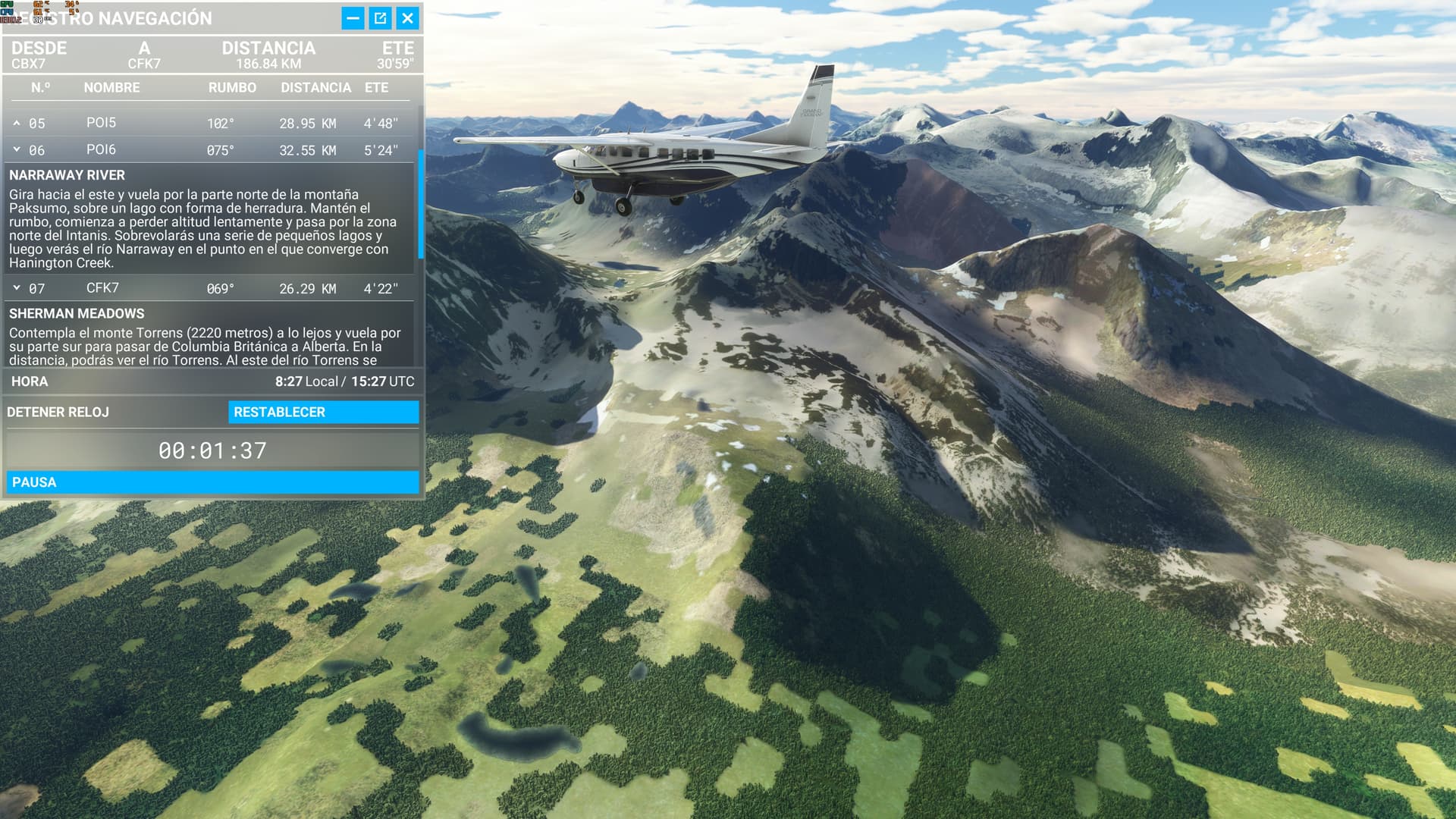Screen dimensions: 1456x819
Task: Click the ETE column header
Action: [377, 87]
